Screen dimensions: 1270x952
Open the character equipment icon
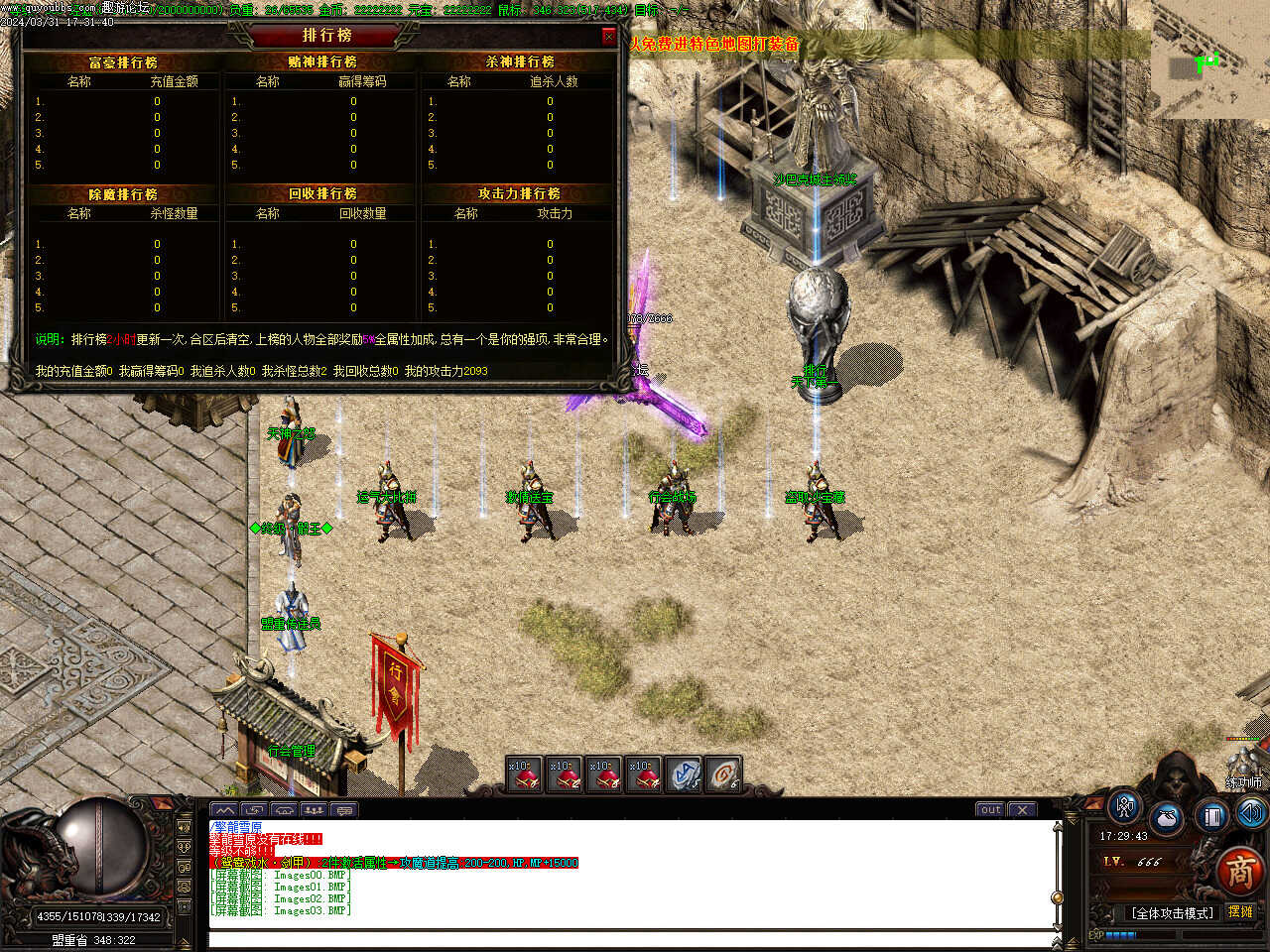click(1124, 807)
